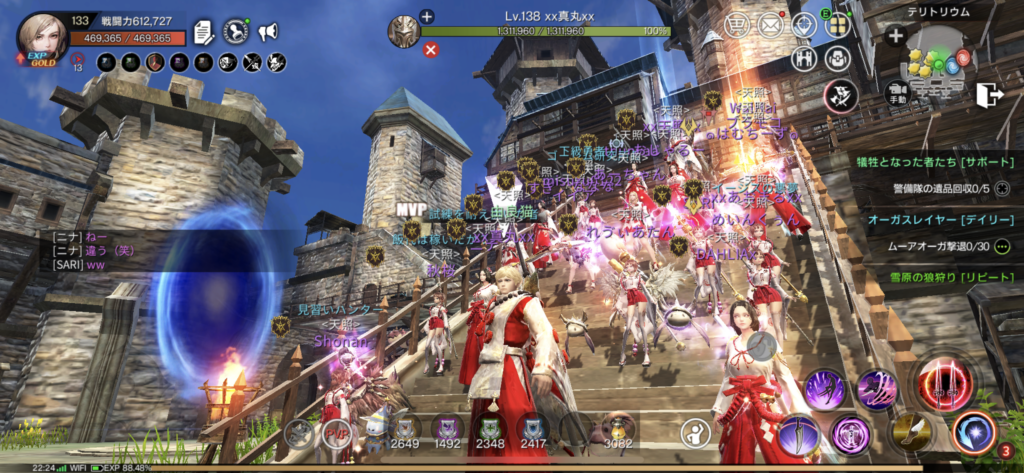1024x473 pixels.
Task: Dismiss the selected target with red X
Action: (431, 49)
